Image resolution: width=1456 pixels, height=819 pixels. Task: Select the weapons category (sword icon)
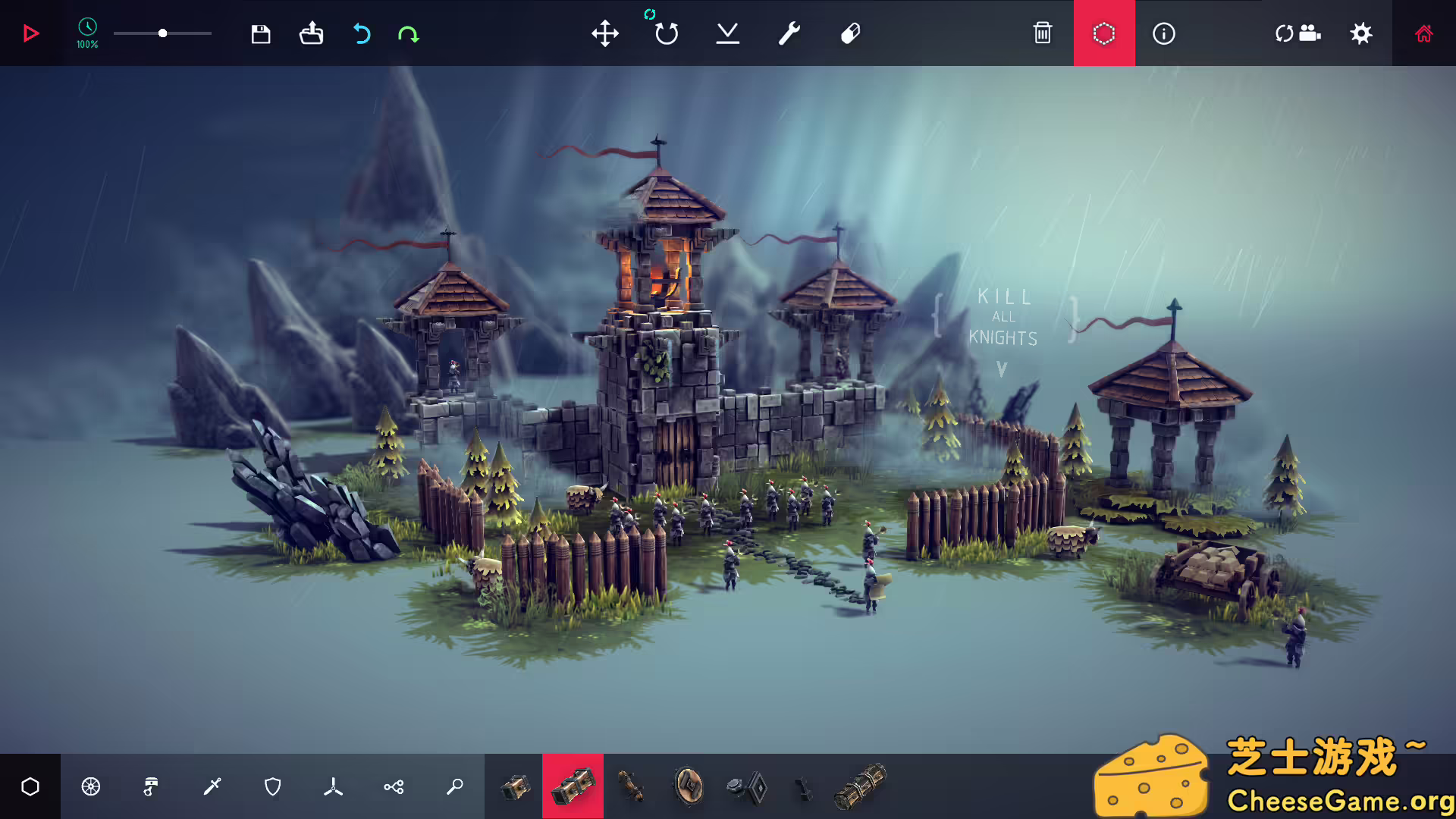coord(213,787)
